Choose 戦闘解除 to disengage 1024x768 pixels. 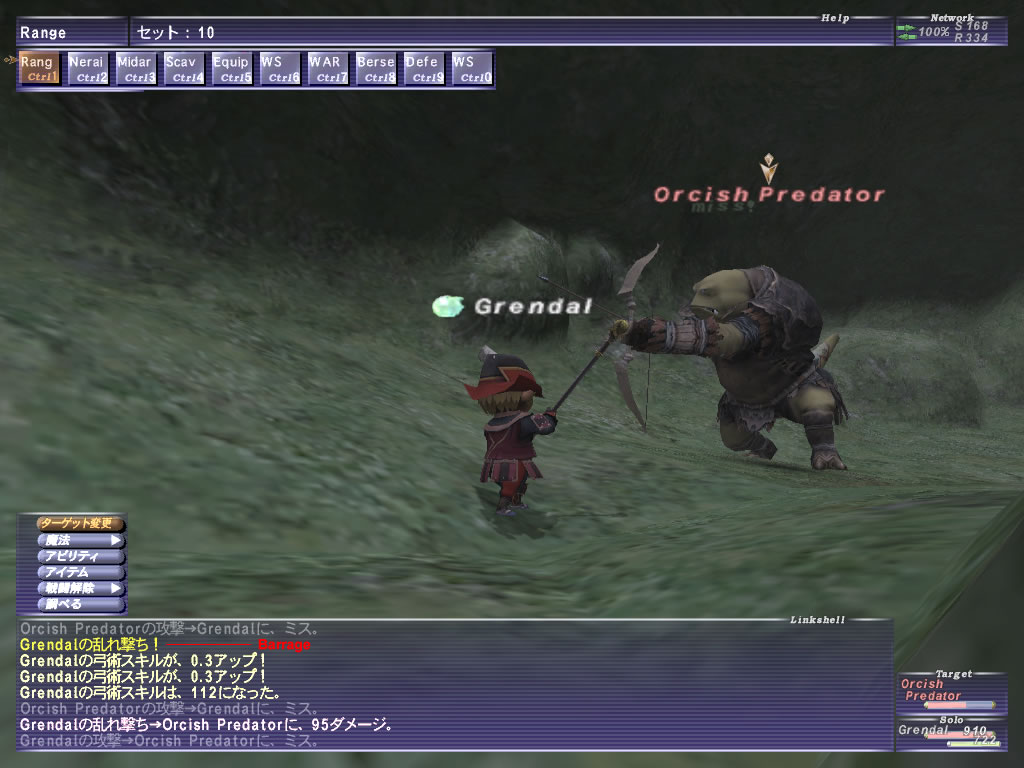(80, 588)
